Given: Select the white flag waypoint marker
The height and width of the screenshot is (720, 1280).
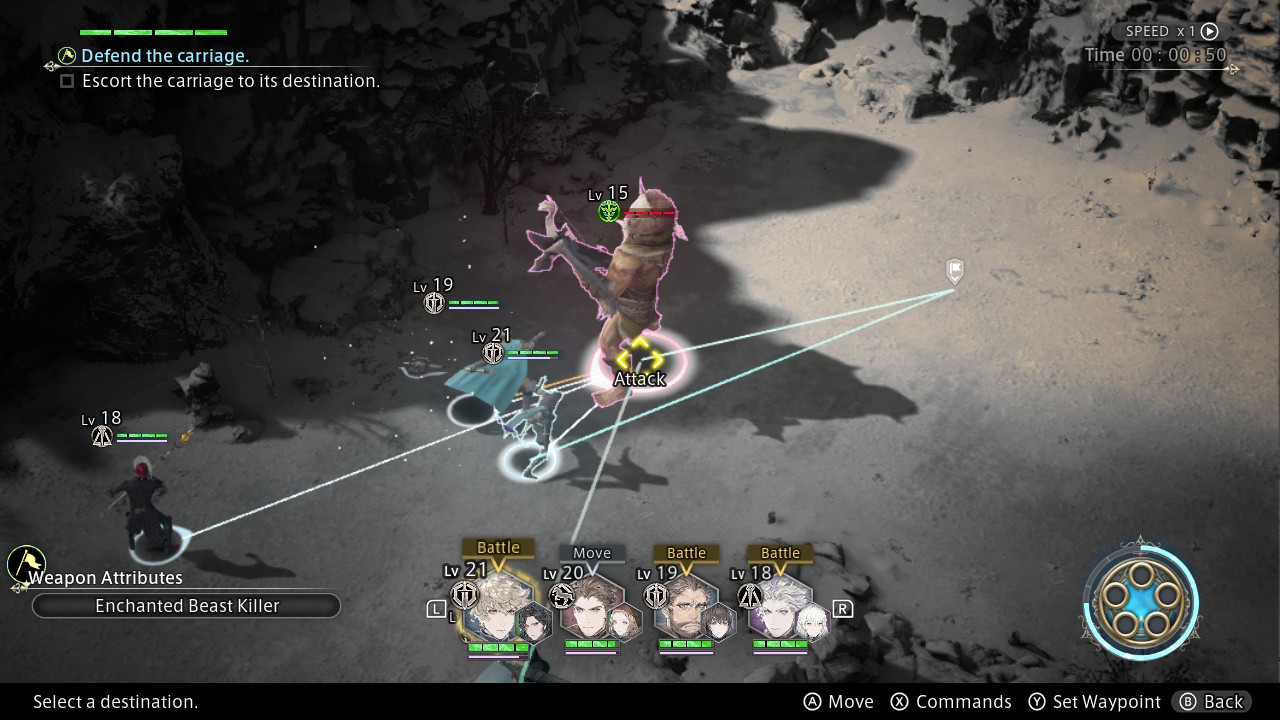Looking at the screenshot, I should pyautogui.click(x=955, y=270).
